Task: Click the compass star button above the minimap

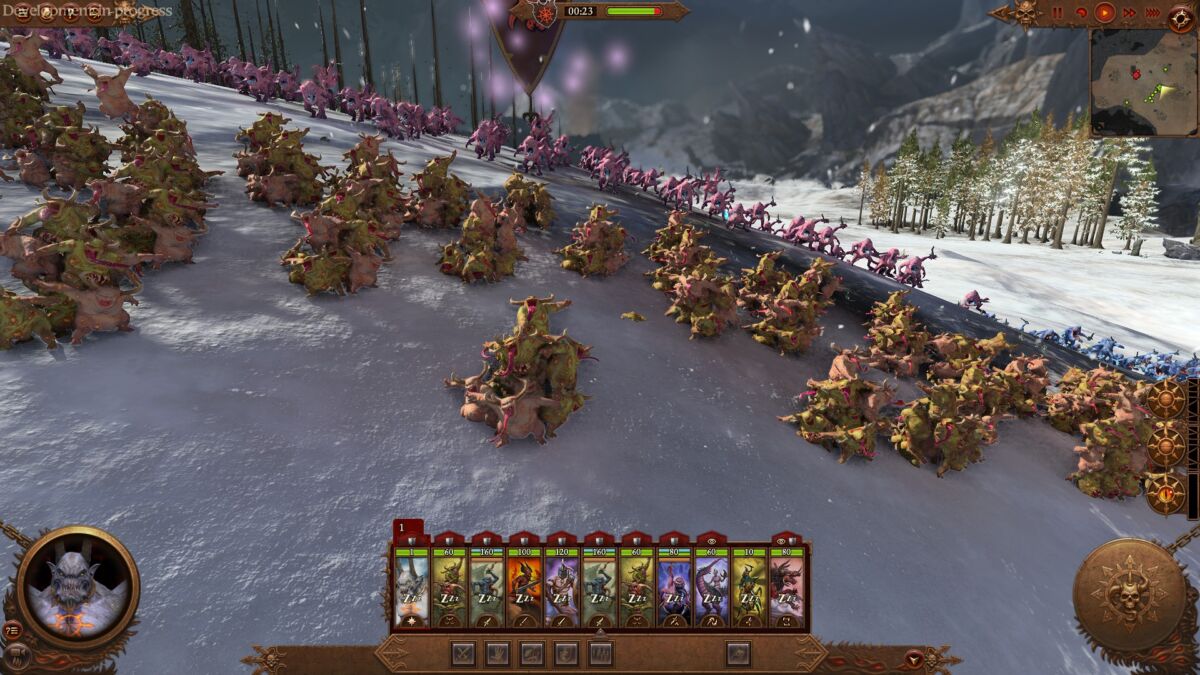Action: point(1181,13)
